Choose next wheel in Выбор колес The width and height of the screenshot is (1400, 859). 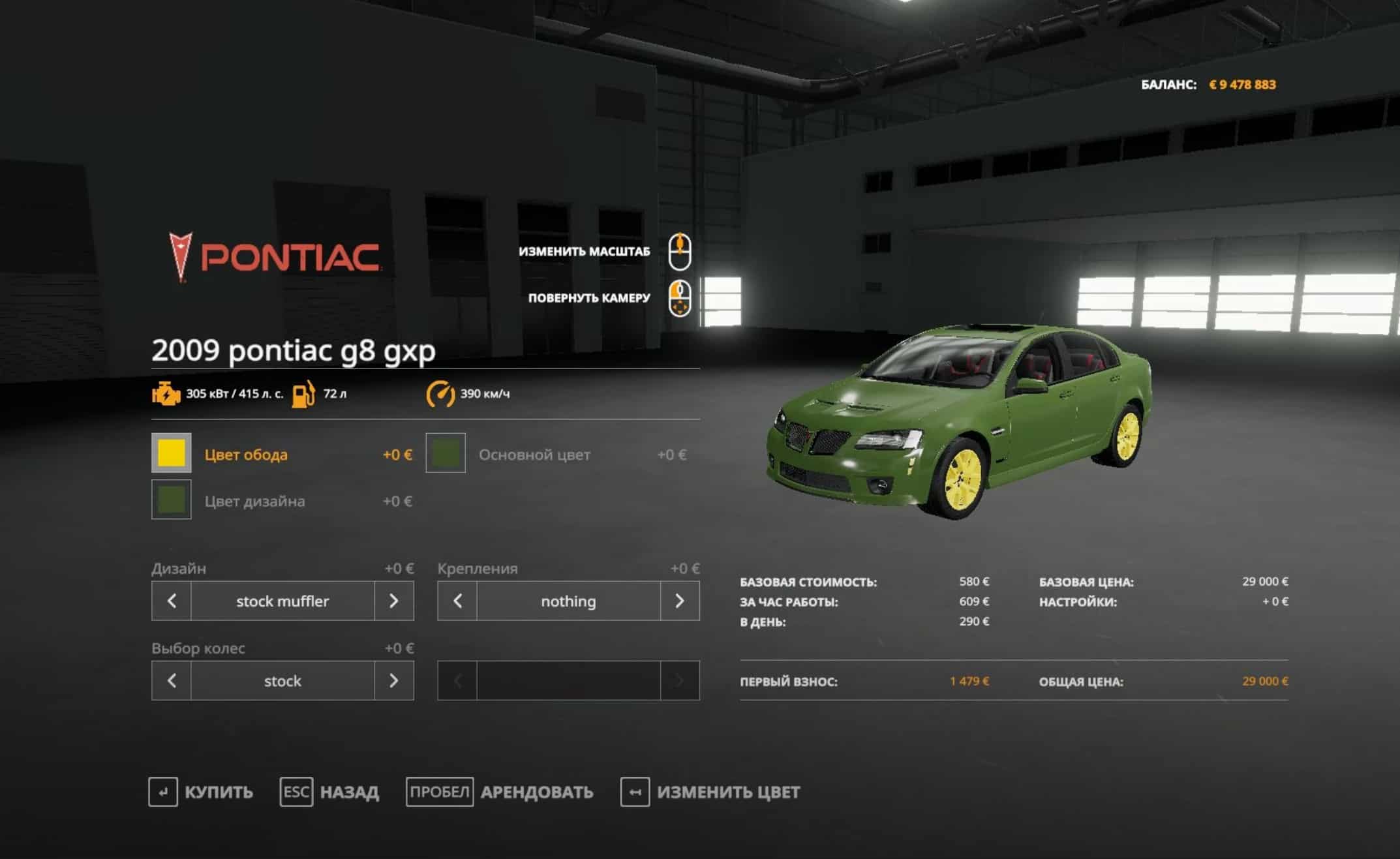coord(393,681)
